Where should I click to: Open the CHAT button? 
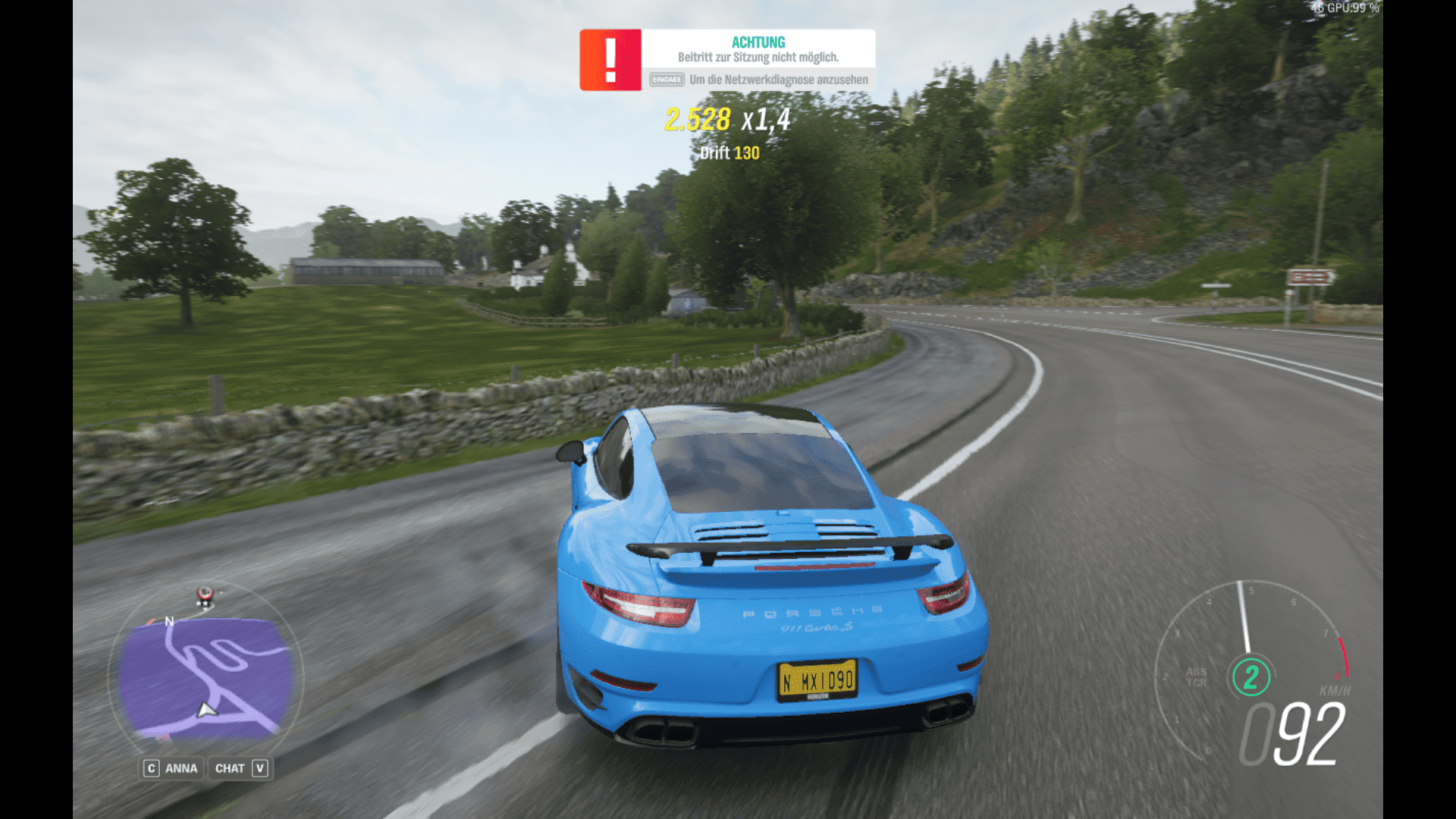point(240,768)
